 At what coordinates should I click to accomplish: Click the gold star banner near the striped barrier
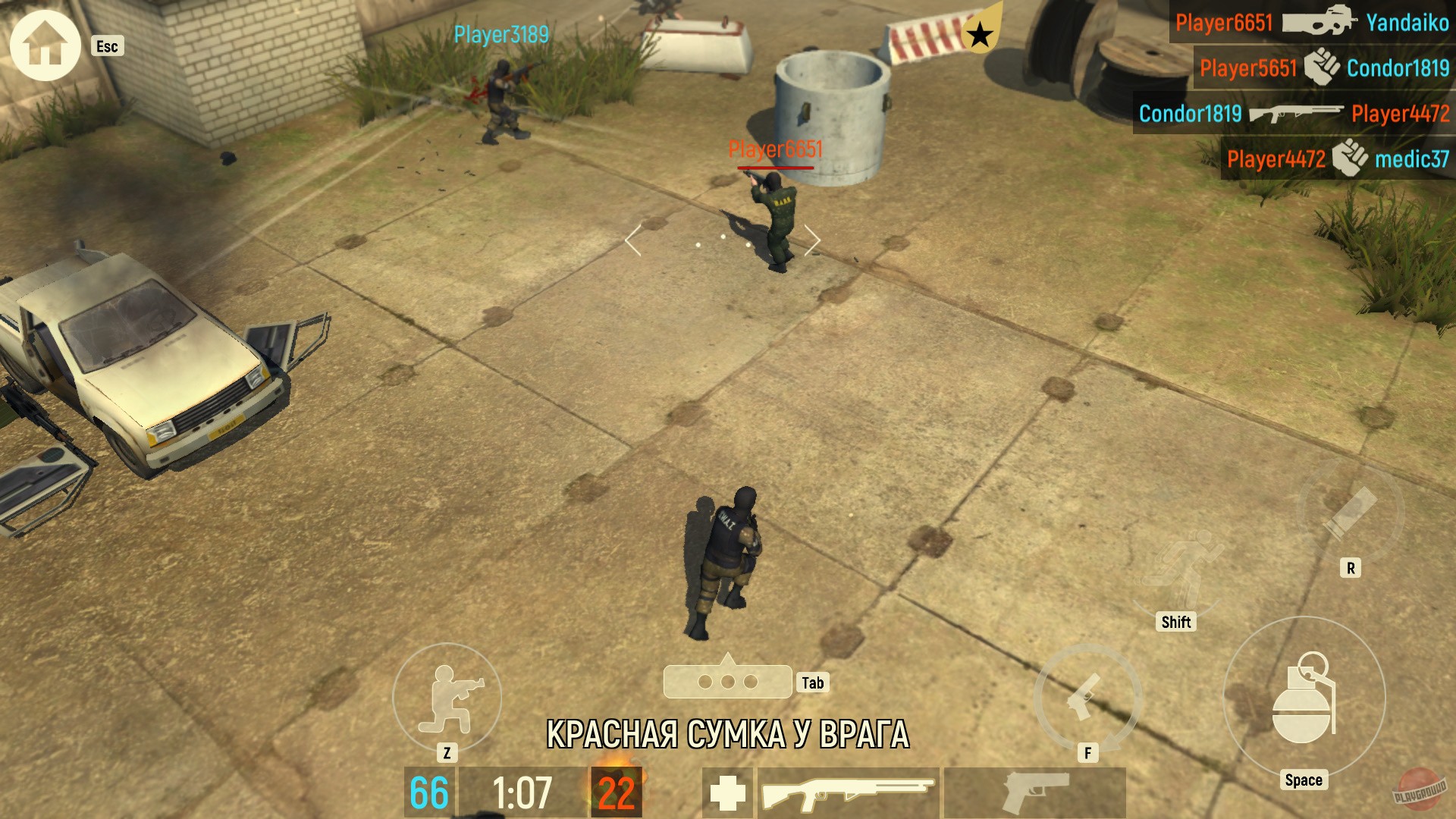click(981, 34)
